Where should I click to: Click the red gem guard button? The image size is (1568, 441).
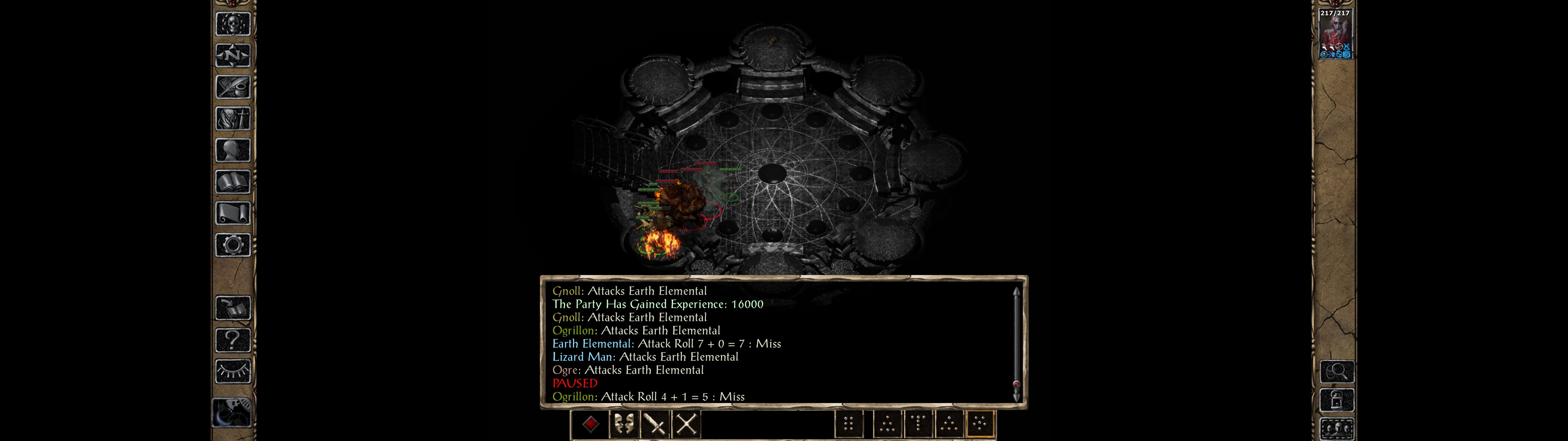click(x=590, y=424)
